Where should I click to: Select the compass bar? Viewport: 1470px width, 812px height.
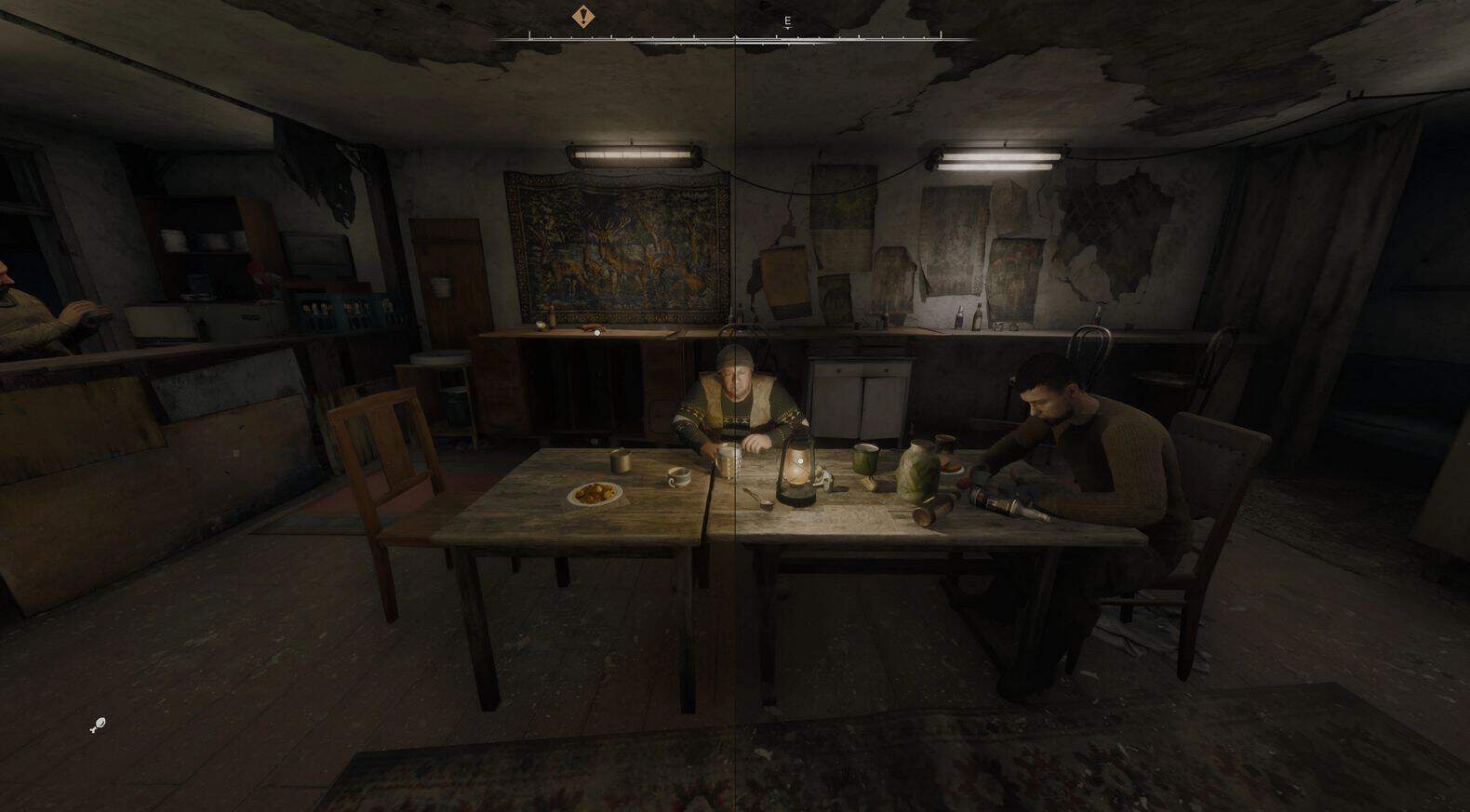pyautogui.click(x=735, y=38)
